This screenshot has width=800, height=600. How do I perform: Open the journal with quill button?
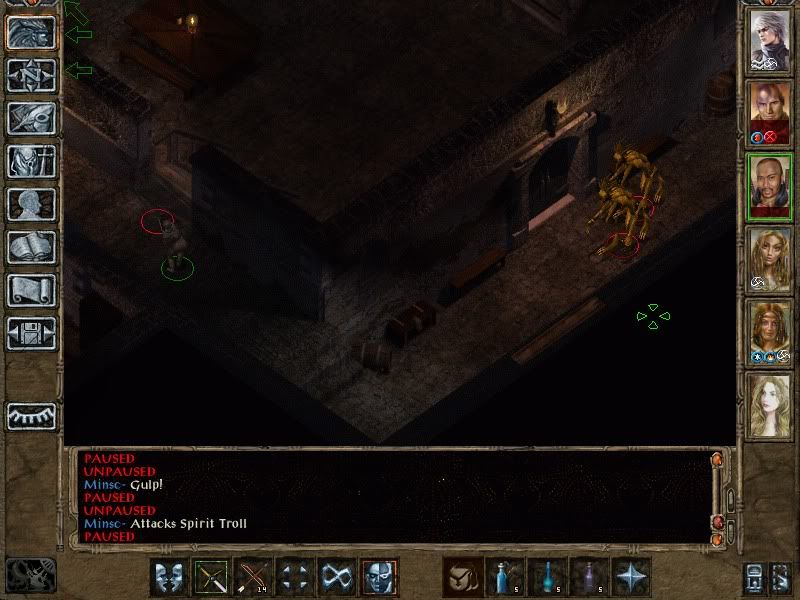[x=31, y=118]
